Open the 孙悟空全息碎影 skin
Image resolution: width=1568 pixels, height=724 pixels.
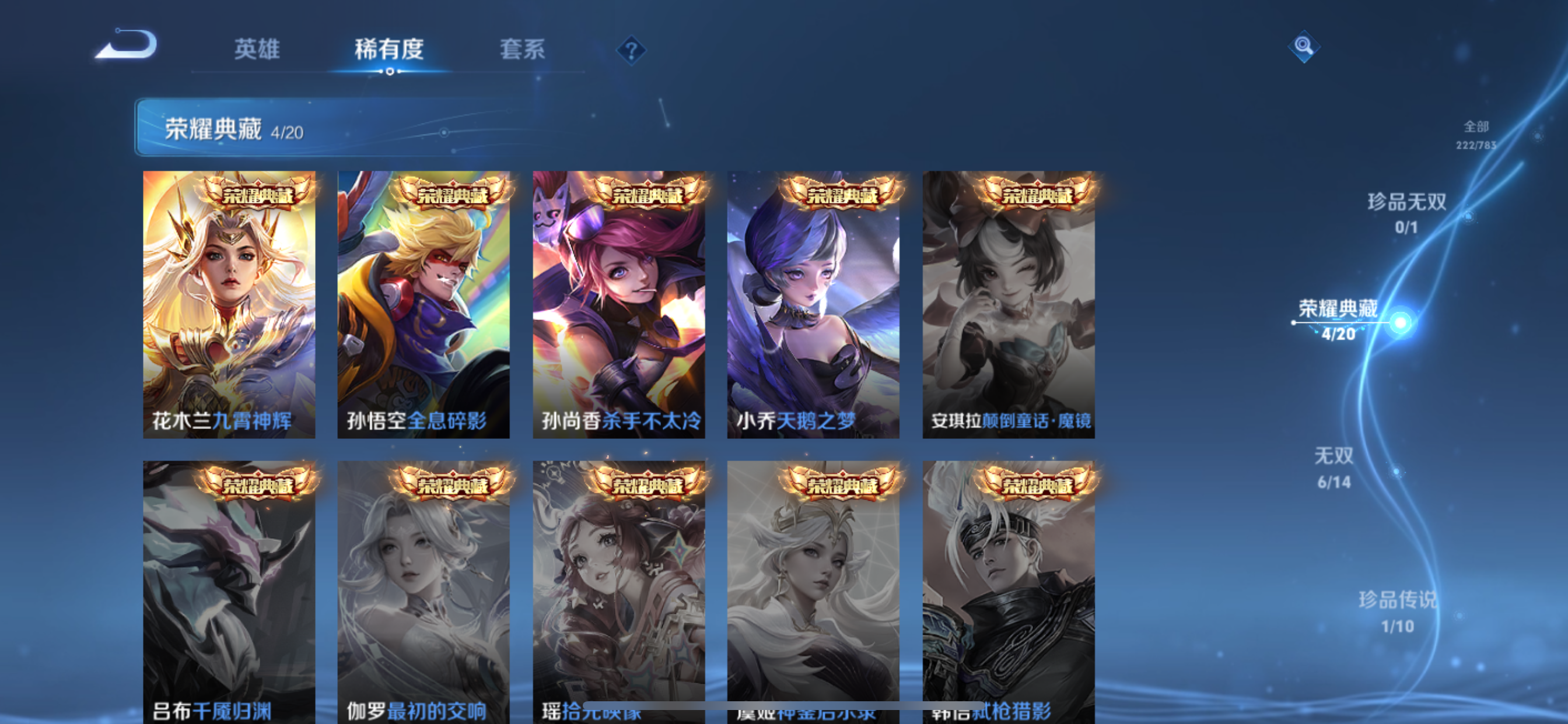(x=424, y=303)
